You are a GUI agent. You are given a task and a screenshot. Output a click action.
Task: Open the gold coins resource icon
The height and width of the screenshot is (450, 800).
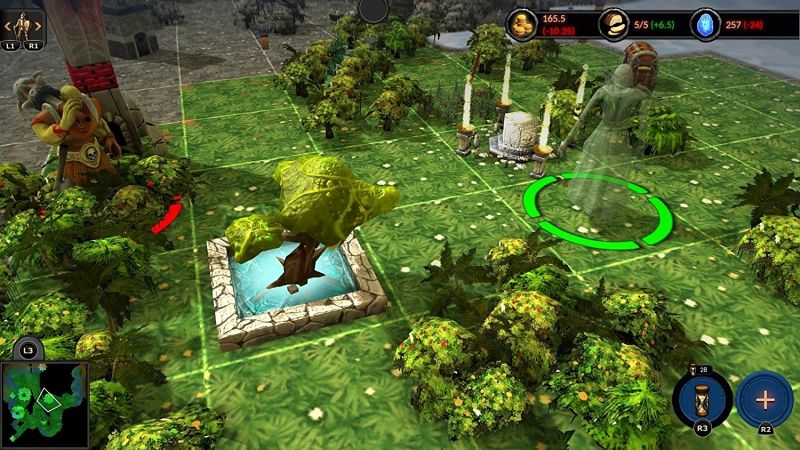tap(522, 24)
